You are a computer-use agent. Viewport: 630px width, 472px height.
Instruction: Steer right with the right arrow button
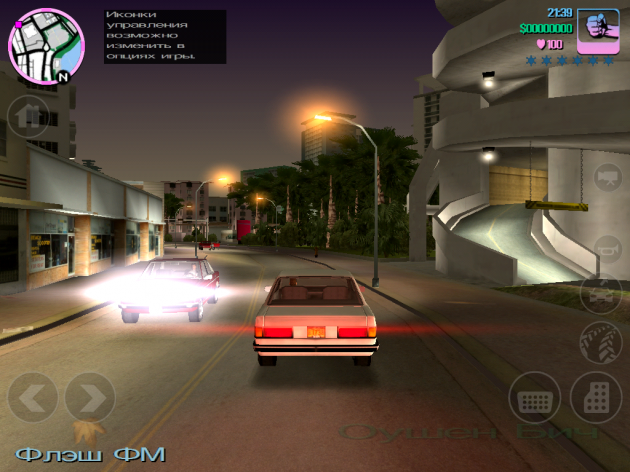pos(90,397)
